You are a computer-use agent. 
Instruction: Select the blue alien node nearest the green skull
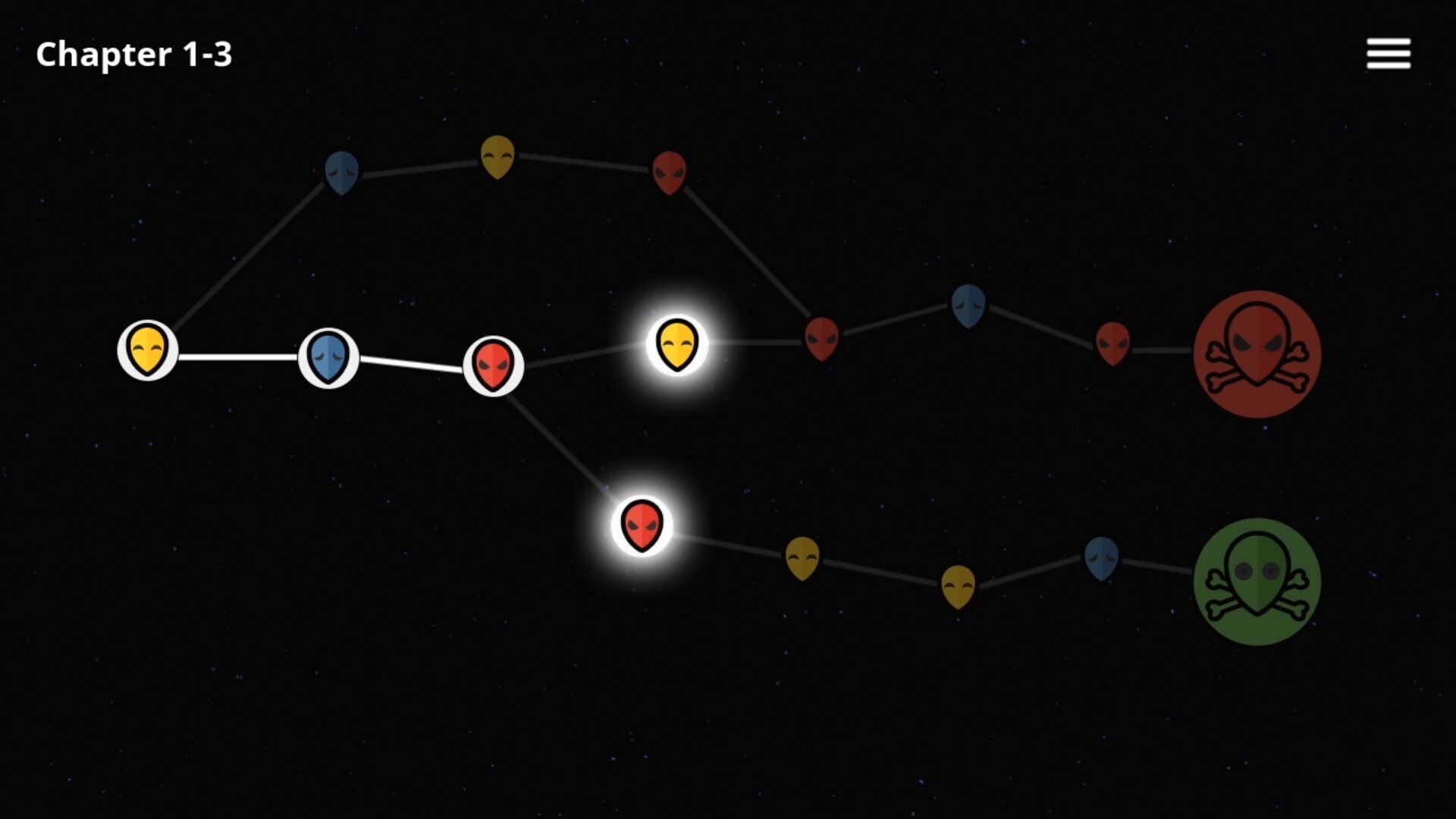point(1101,558)
